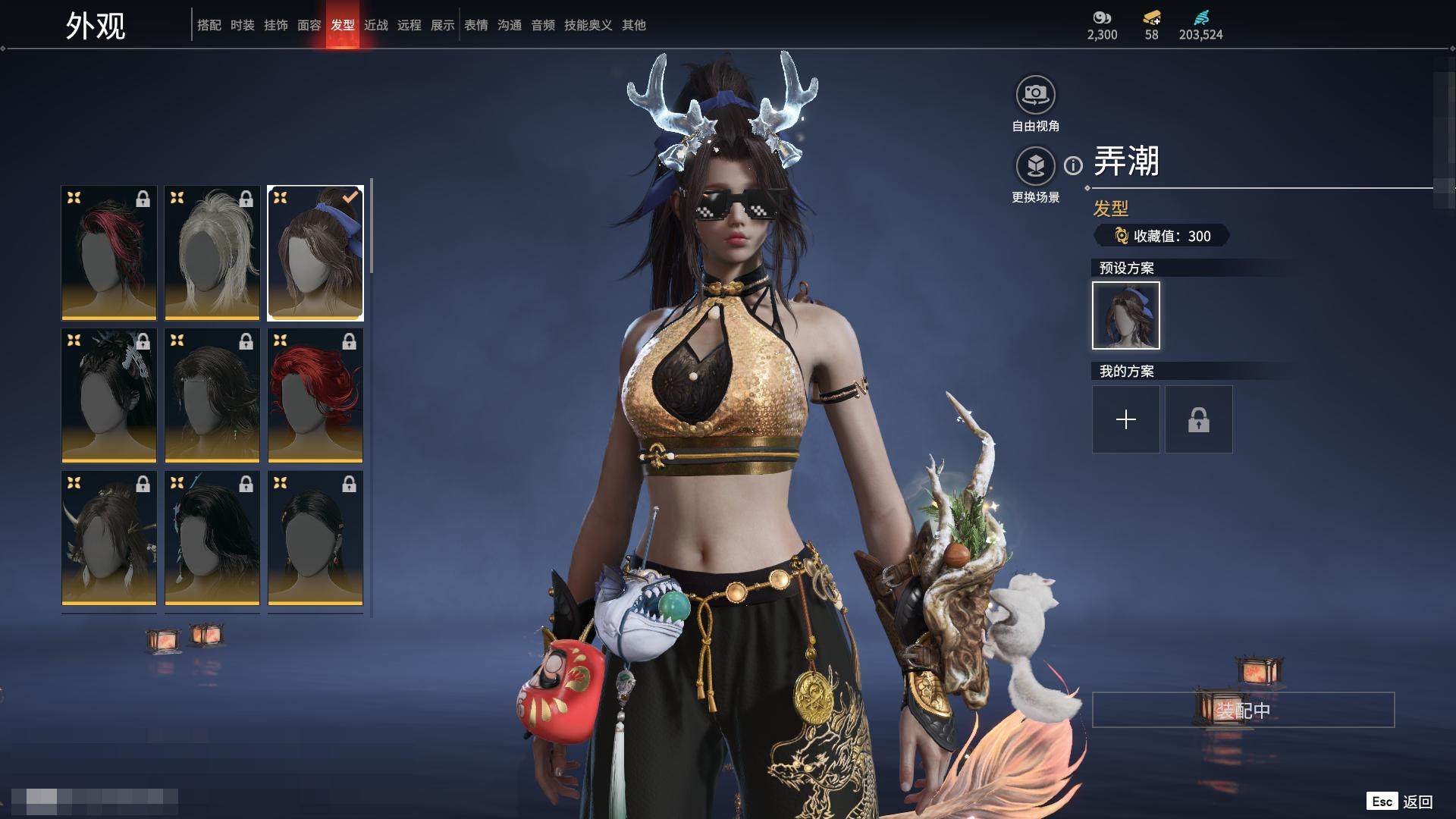Show the 表情 tab
1456x819 pixels.
coord(475,25)
